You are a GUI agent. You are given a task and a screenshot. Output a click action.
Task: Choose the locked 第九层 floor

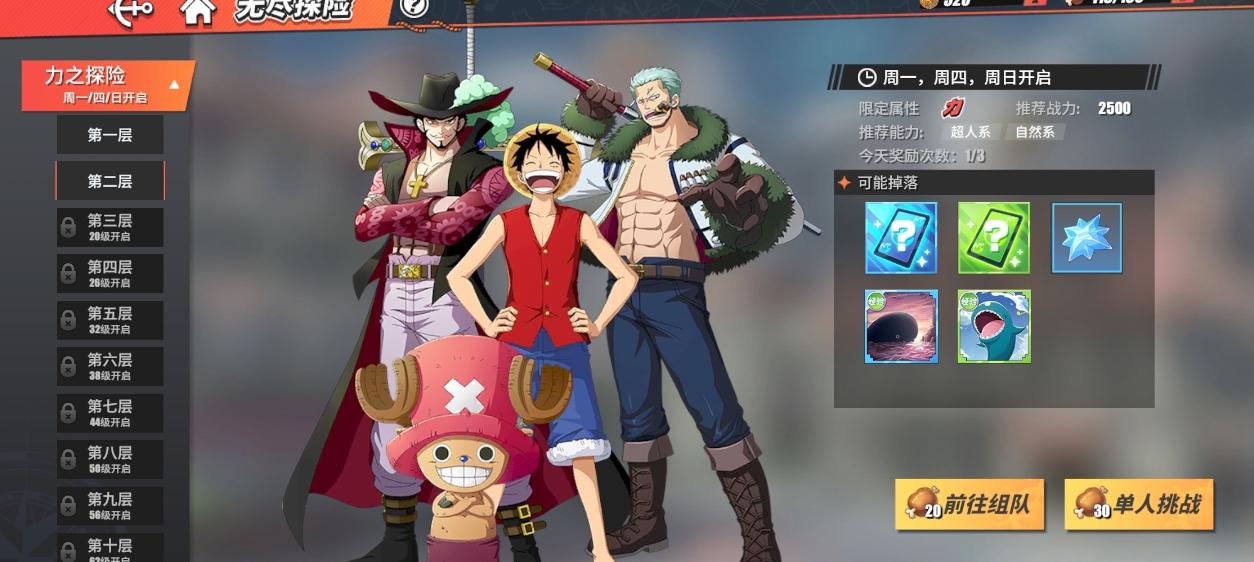pyautogui.click(x=110, y=505)
